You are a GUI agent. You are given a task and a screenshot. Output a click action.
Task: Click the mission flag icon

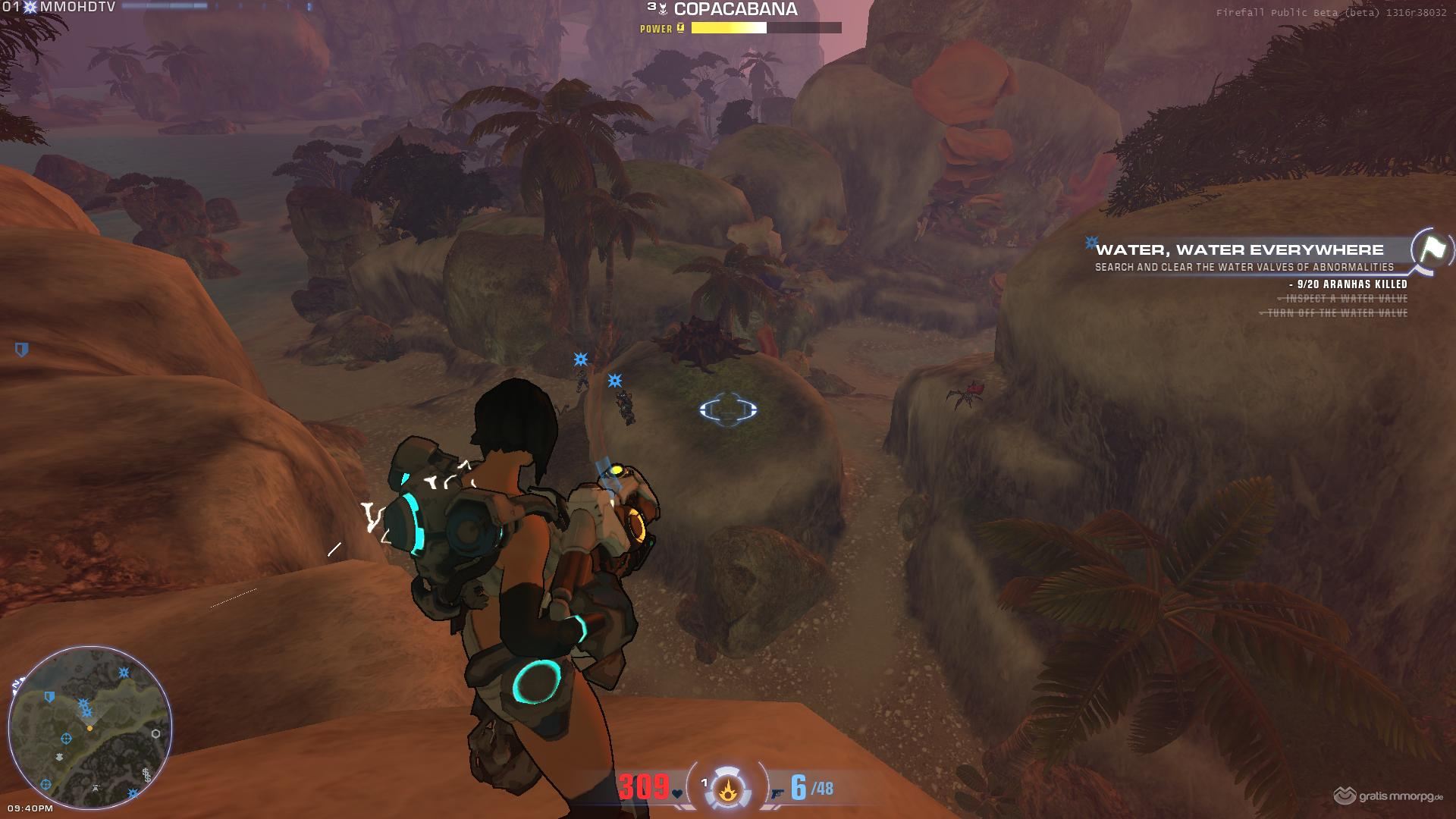point(1431,249)
